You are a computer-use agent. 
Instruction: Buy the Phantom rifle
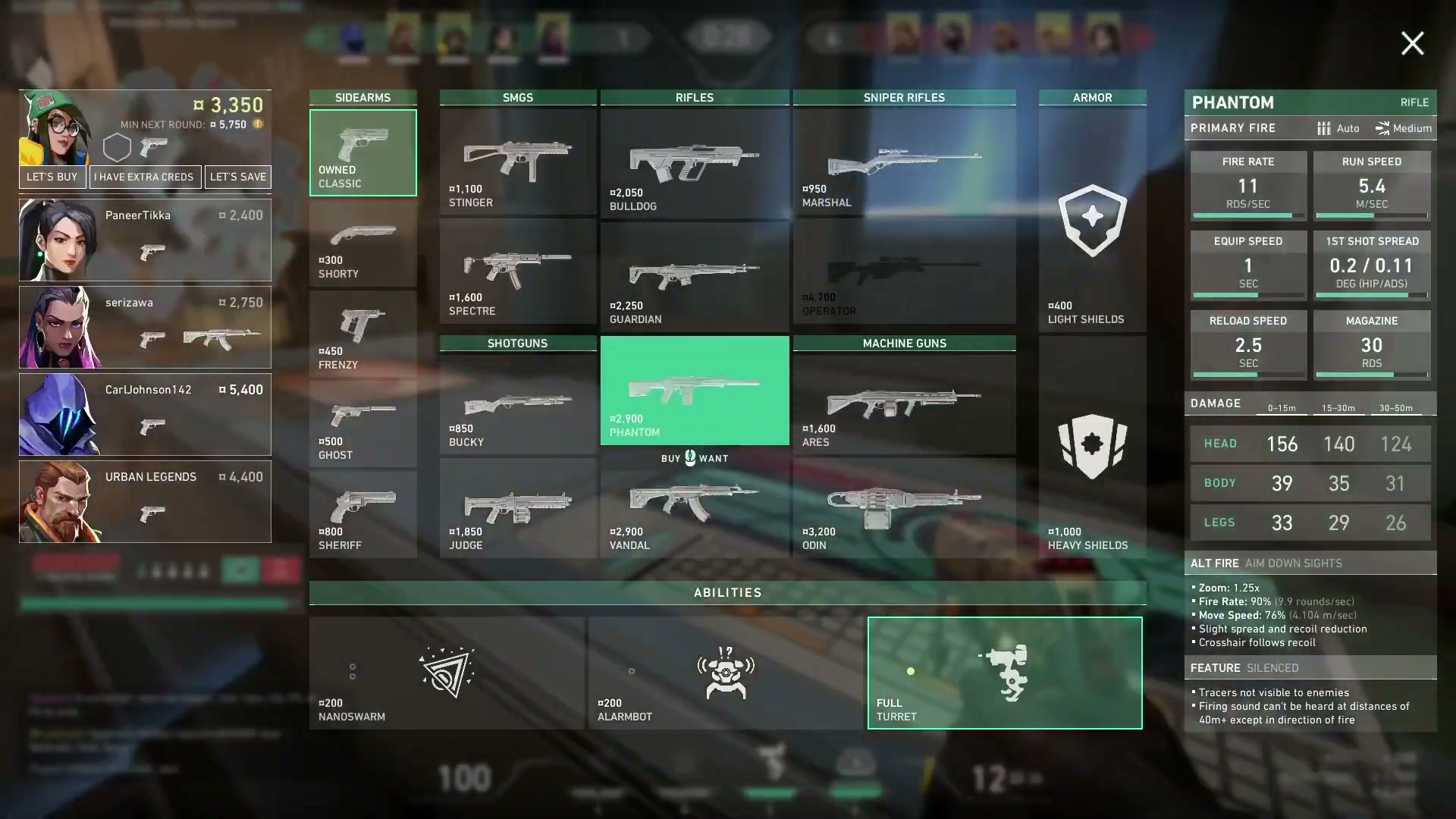694,390
